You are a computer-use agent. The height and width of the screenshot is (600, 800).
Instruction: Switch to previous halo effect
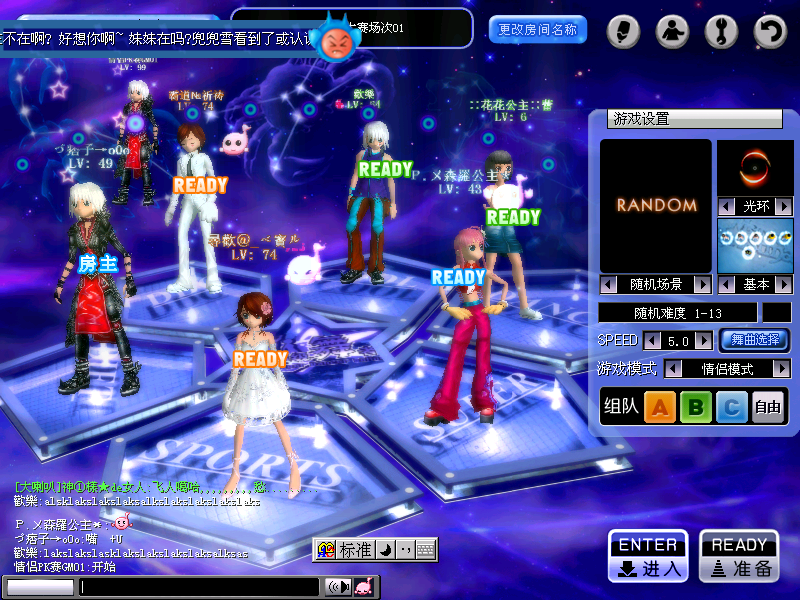(726, 206)
